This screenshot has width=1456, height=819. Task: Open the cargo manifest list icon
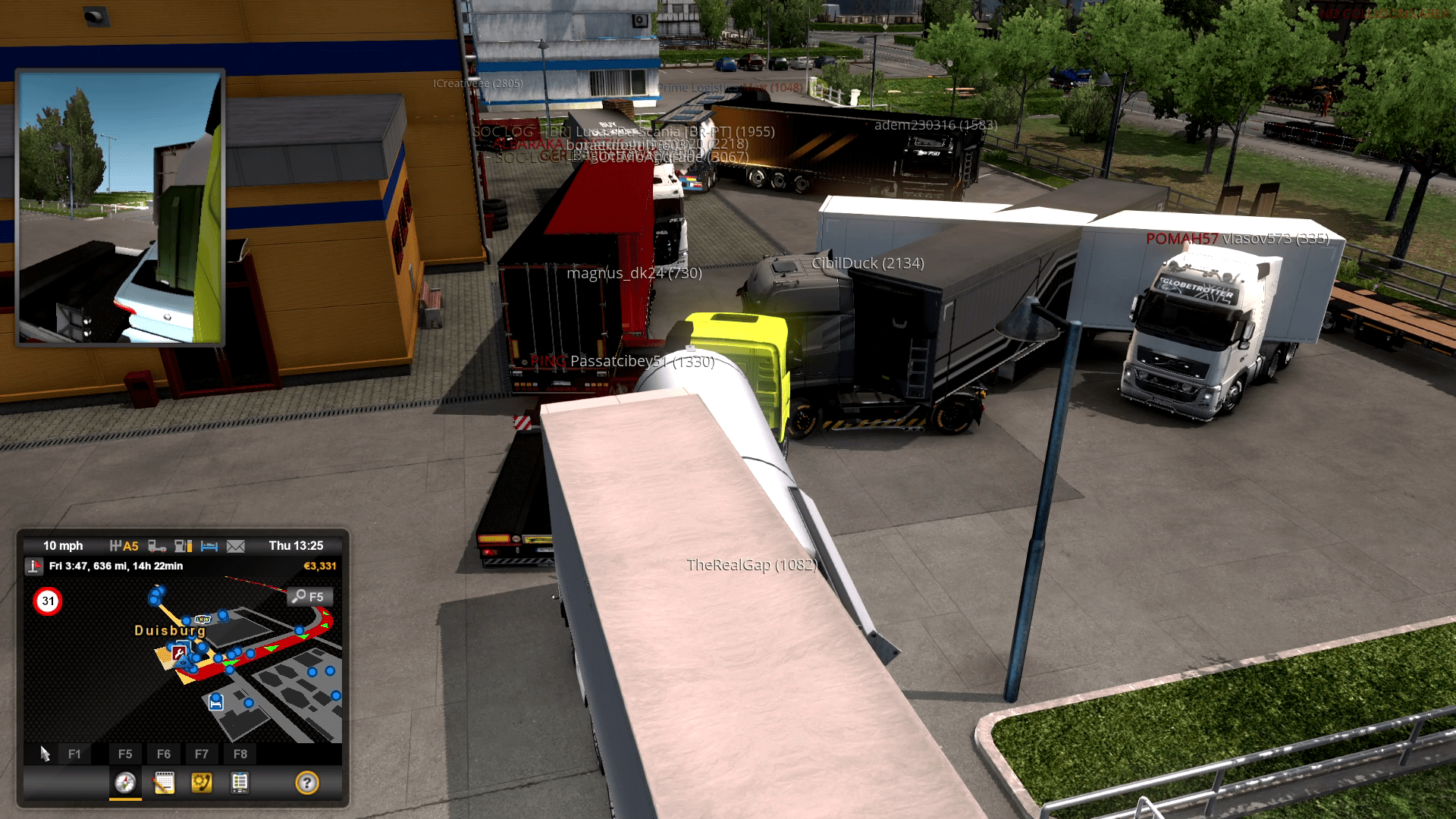pyautogui.click(x=240, y=782)
